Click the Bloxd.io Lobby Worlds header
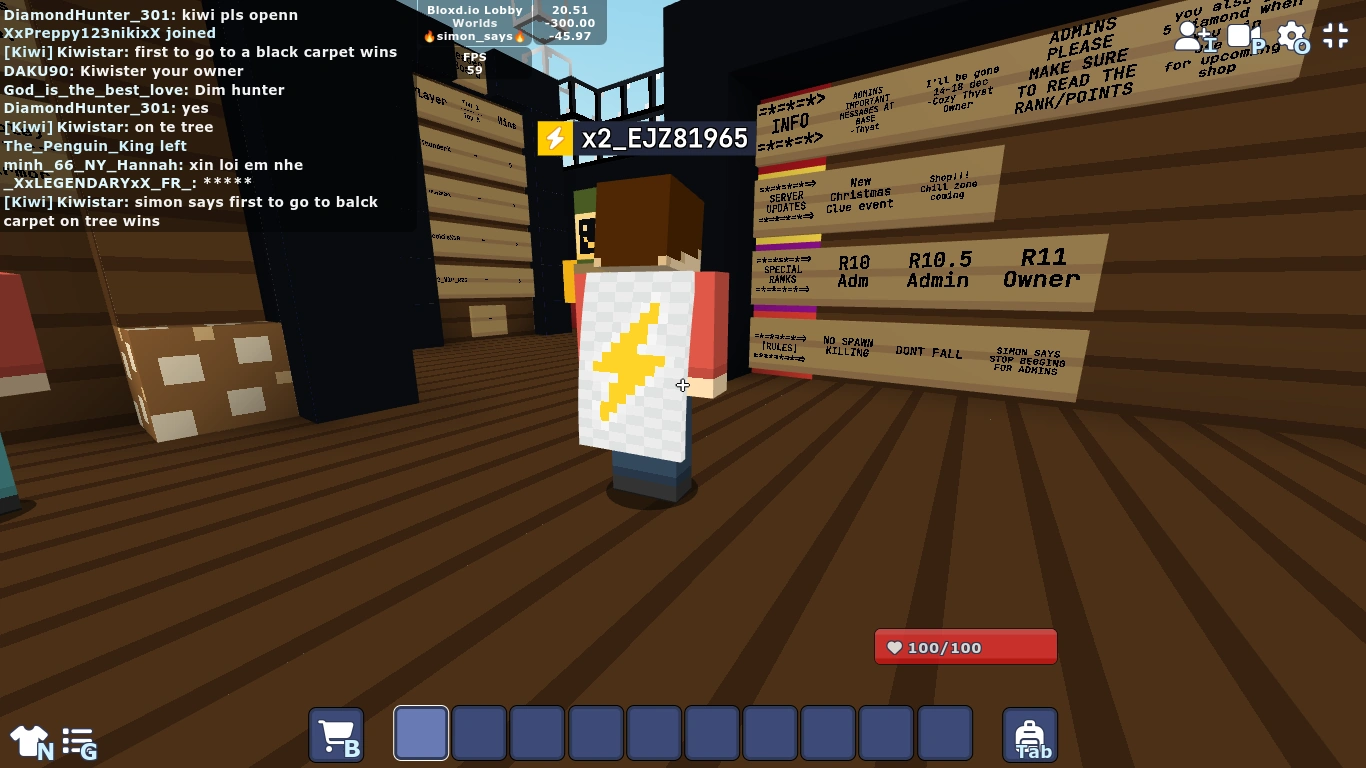Screen dimensions: 1366x768 pos(477,15)
